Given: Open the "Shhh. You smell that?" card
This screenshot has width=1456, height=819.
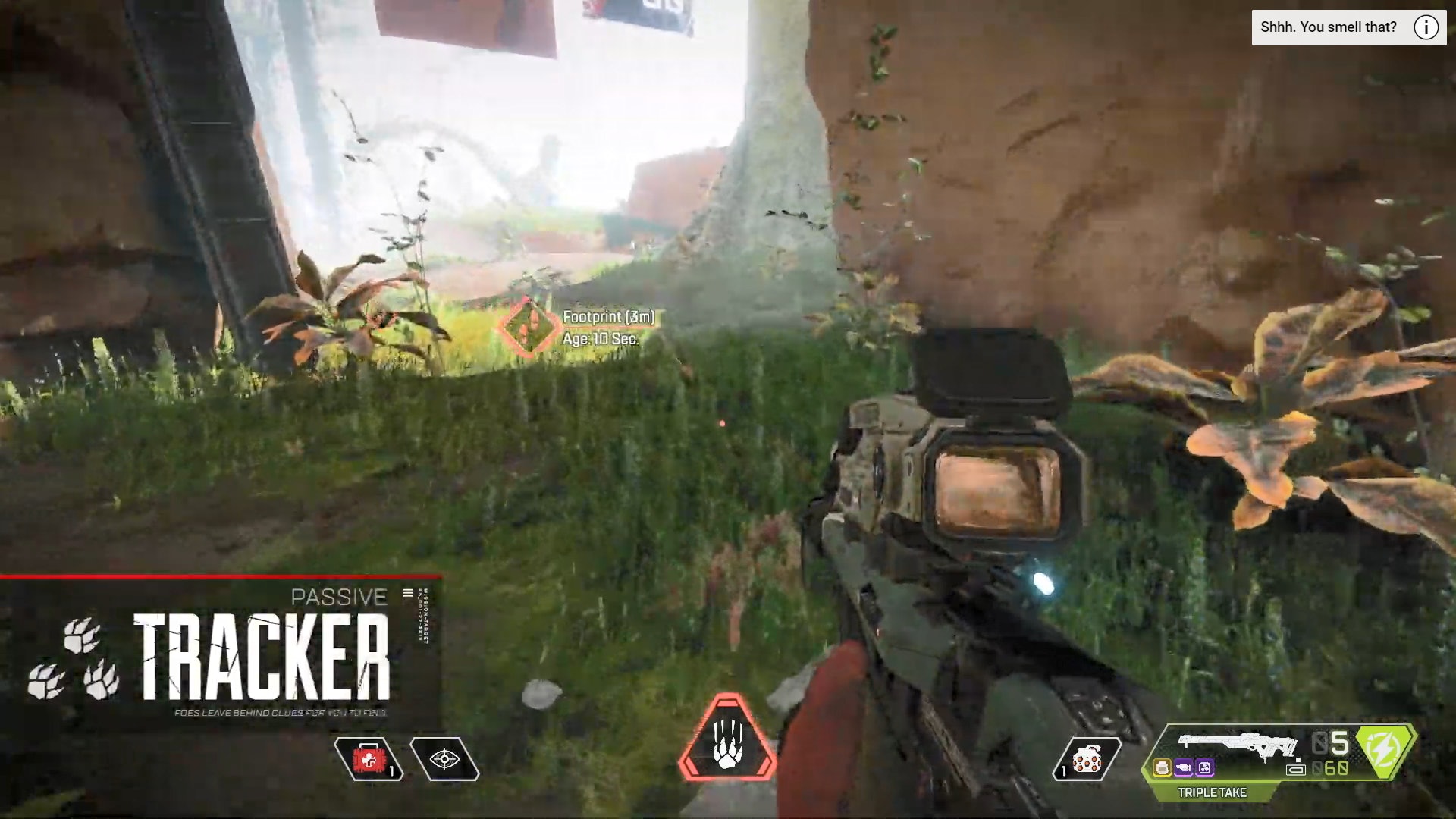Looking at the screenshot, I should tap(1328, 28).
